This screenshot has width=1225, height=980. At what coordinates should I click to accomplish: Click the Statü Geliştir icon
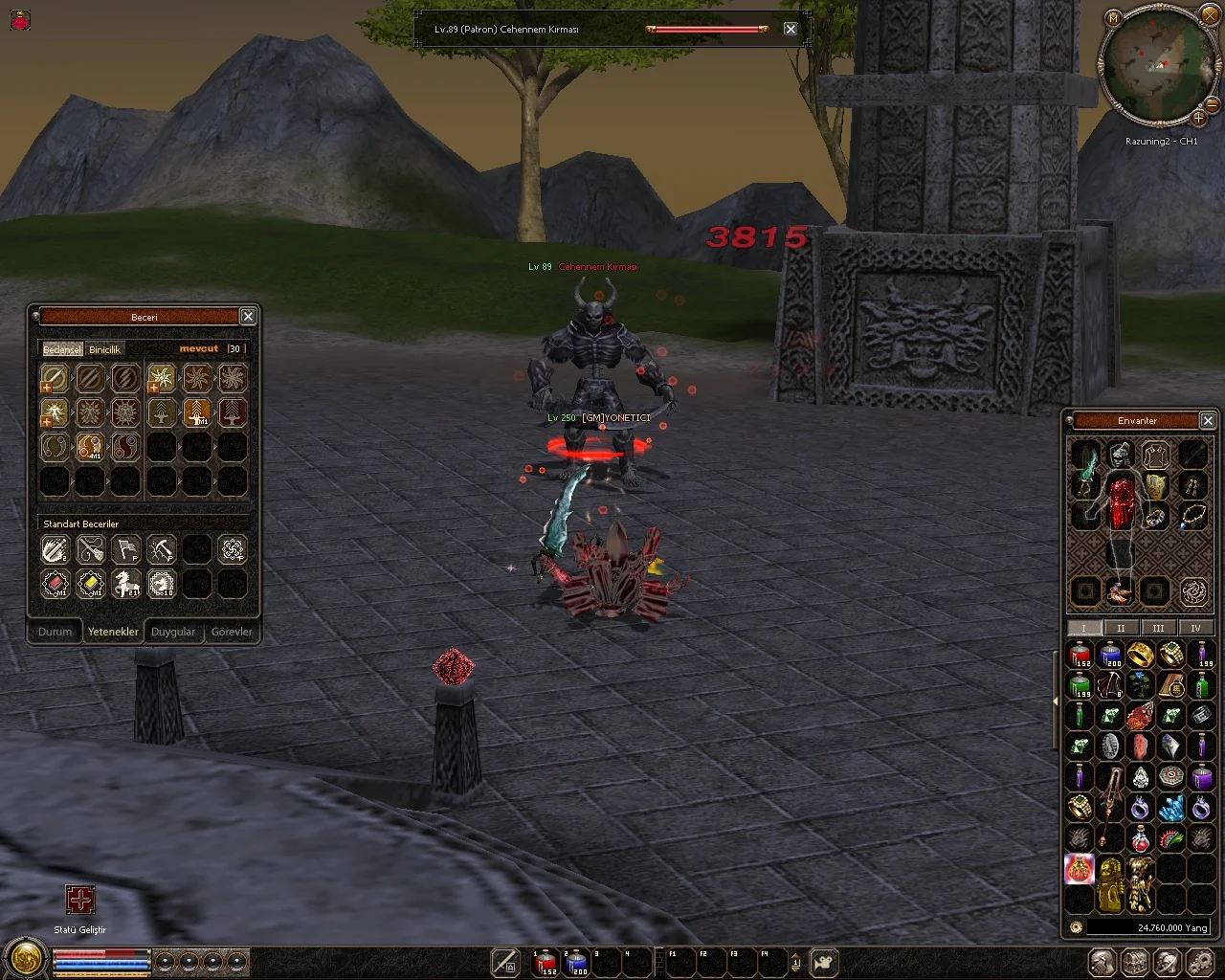[x=80, y=901]
